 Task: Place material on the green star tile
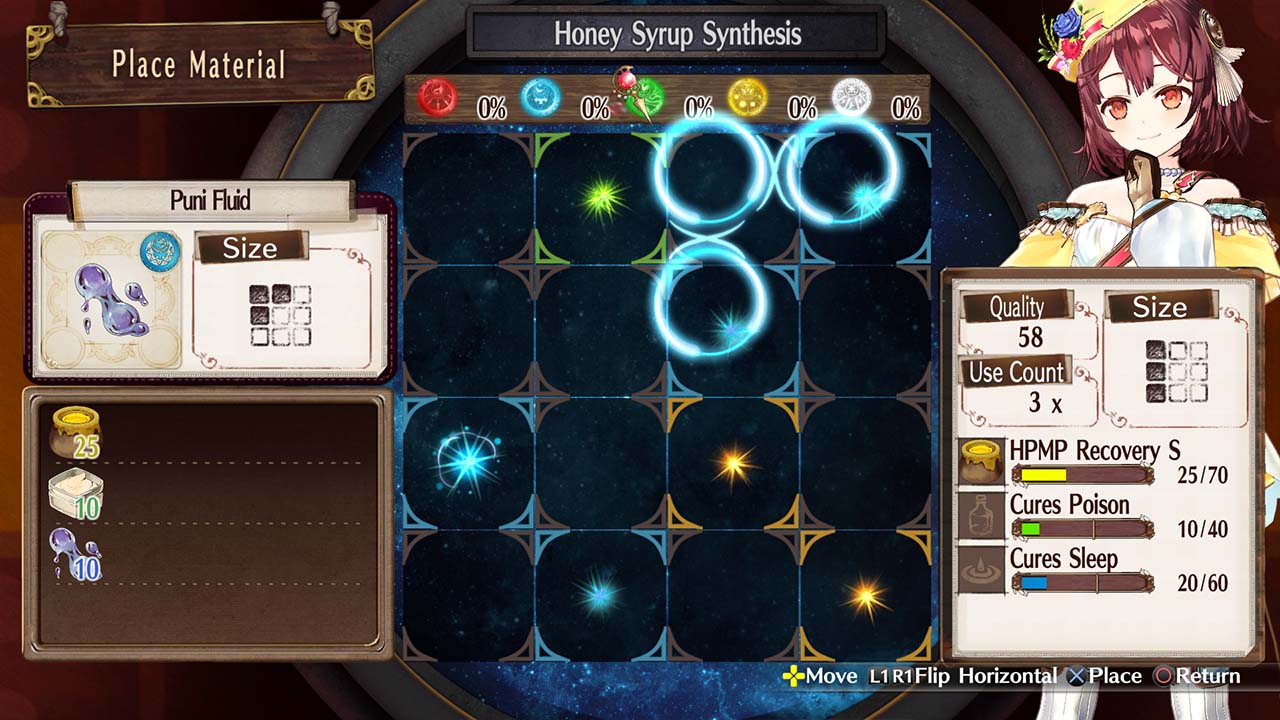(602, 197)
